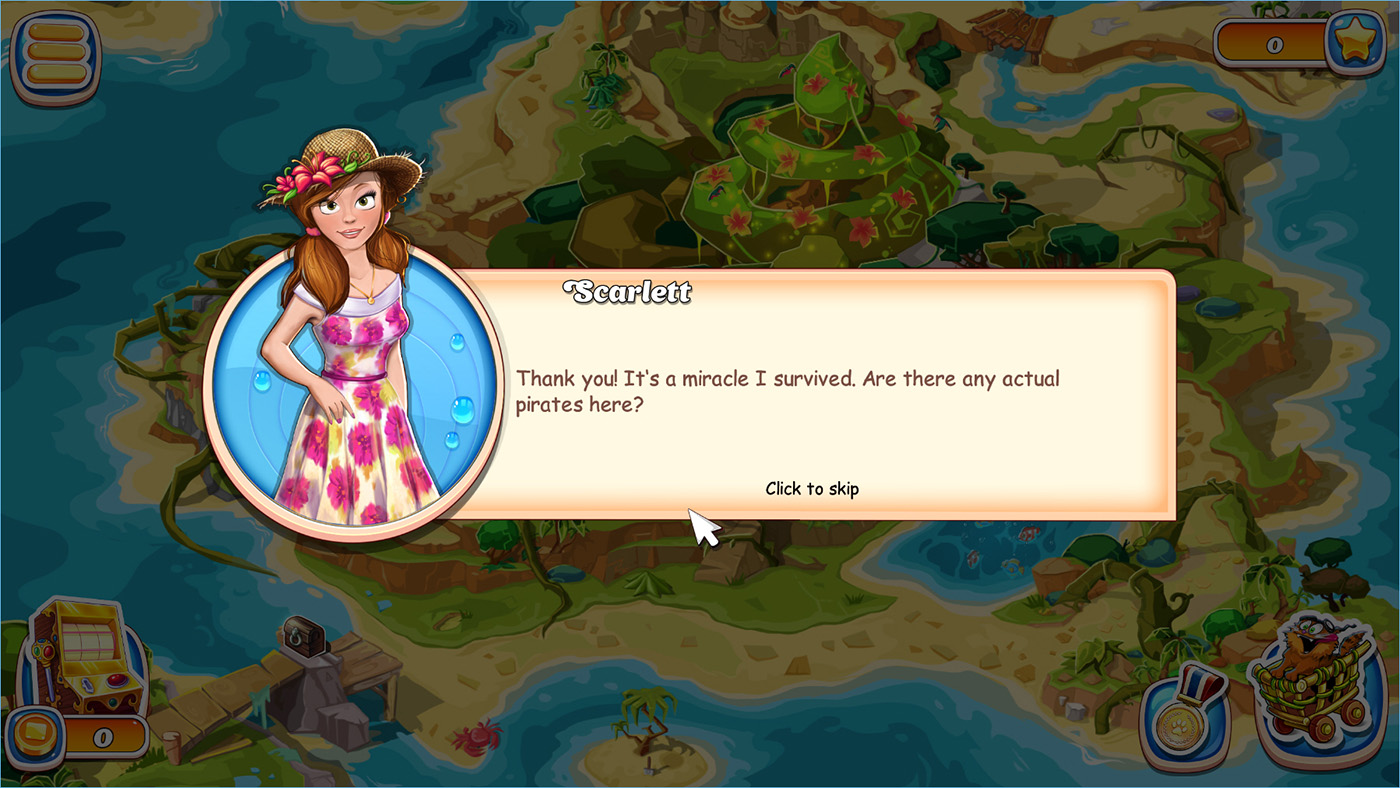The image size is (1400, 788).
Task: Skip the dialogue via Click to skip
Action: 811,489
